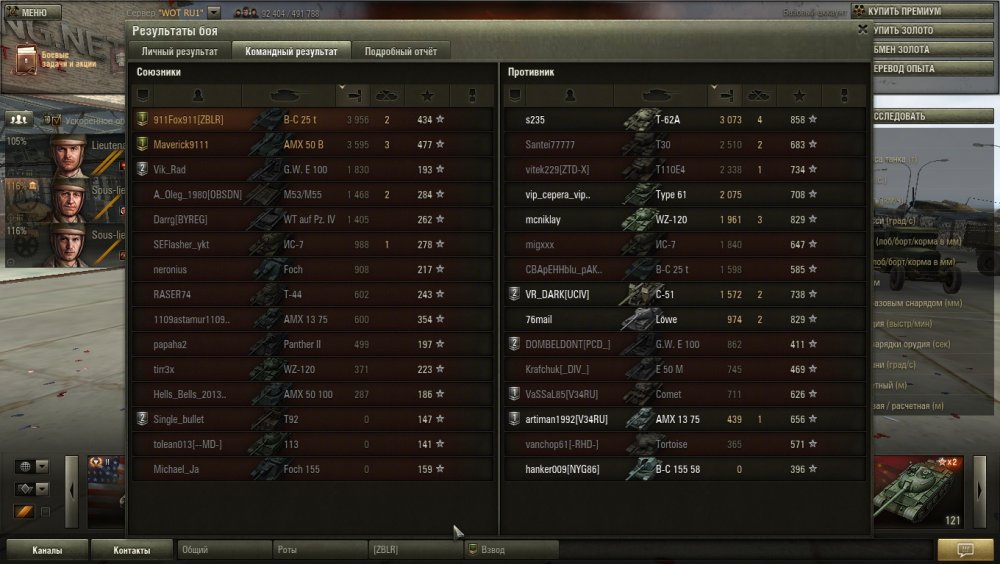The height and width of the screenshot is (564, 1000).
Task: Open the Контакты list
Action: (x=131, y=550)
